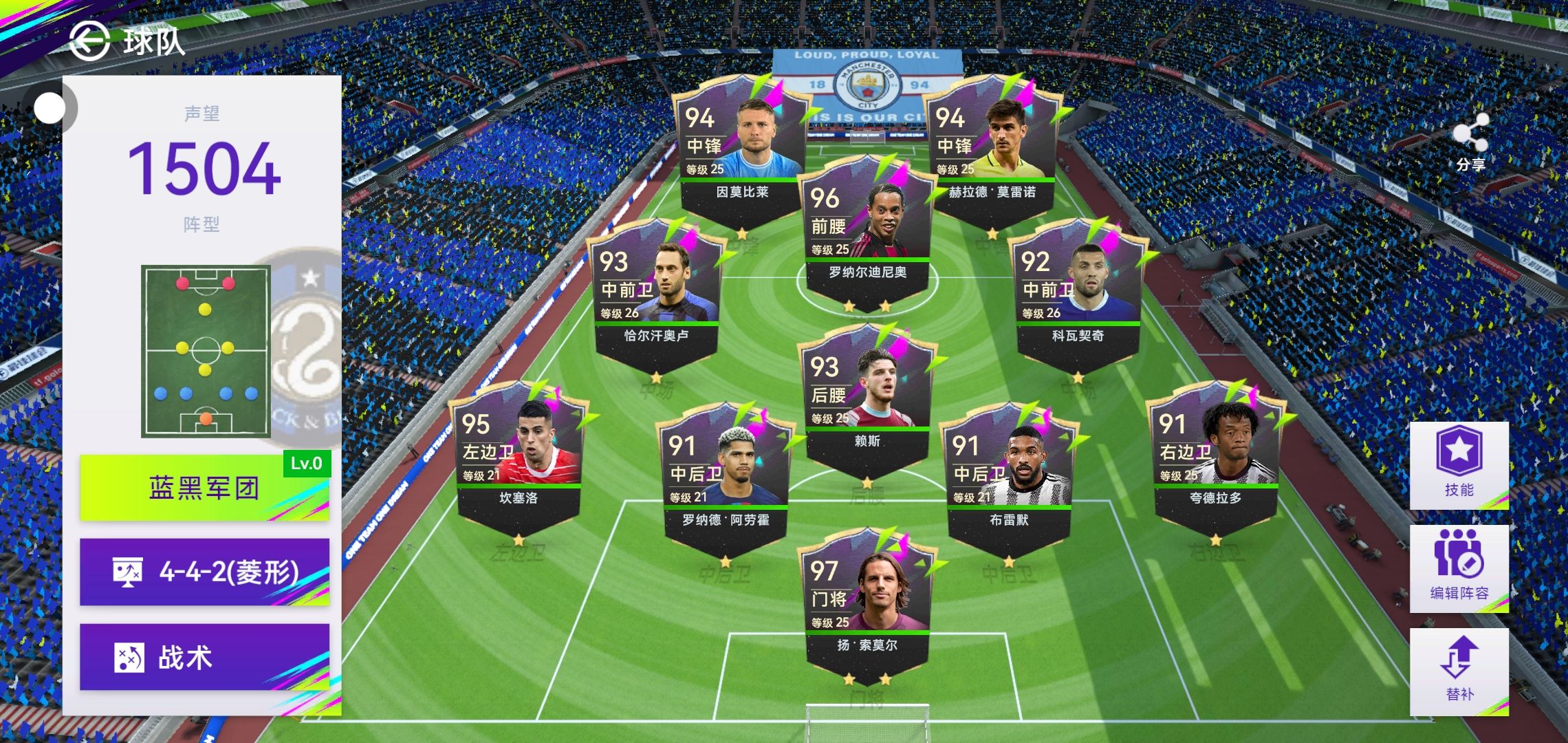Open the 4-4-2(菱形) formation selector
1568x743 pixels.
click(205, 572)
